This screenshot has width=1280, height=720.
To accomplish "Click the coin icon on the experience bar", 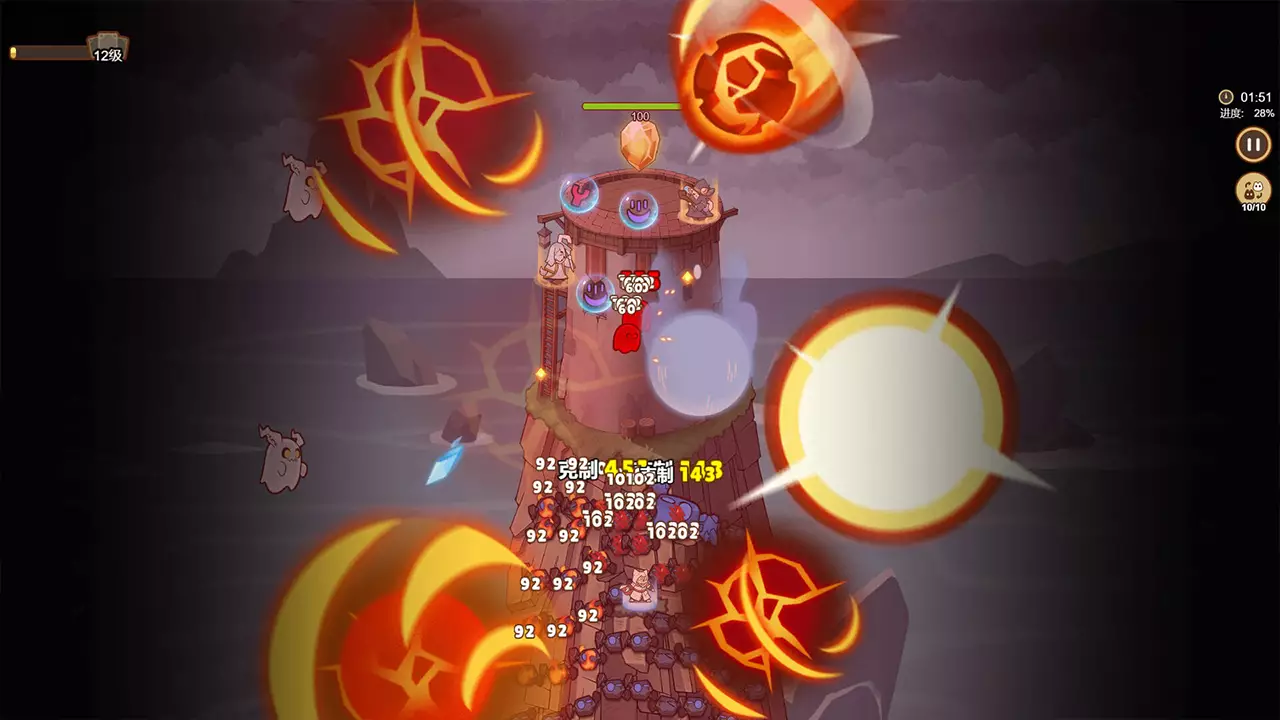I will pyautogui.click(x=14, y=52).
